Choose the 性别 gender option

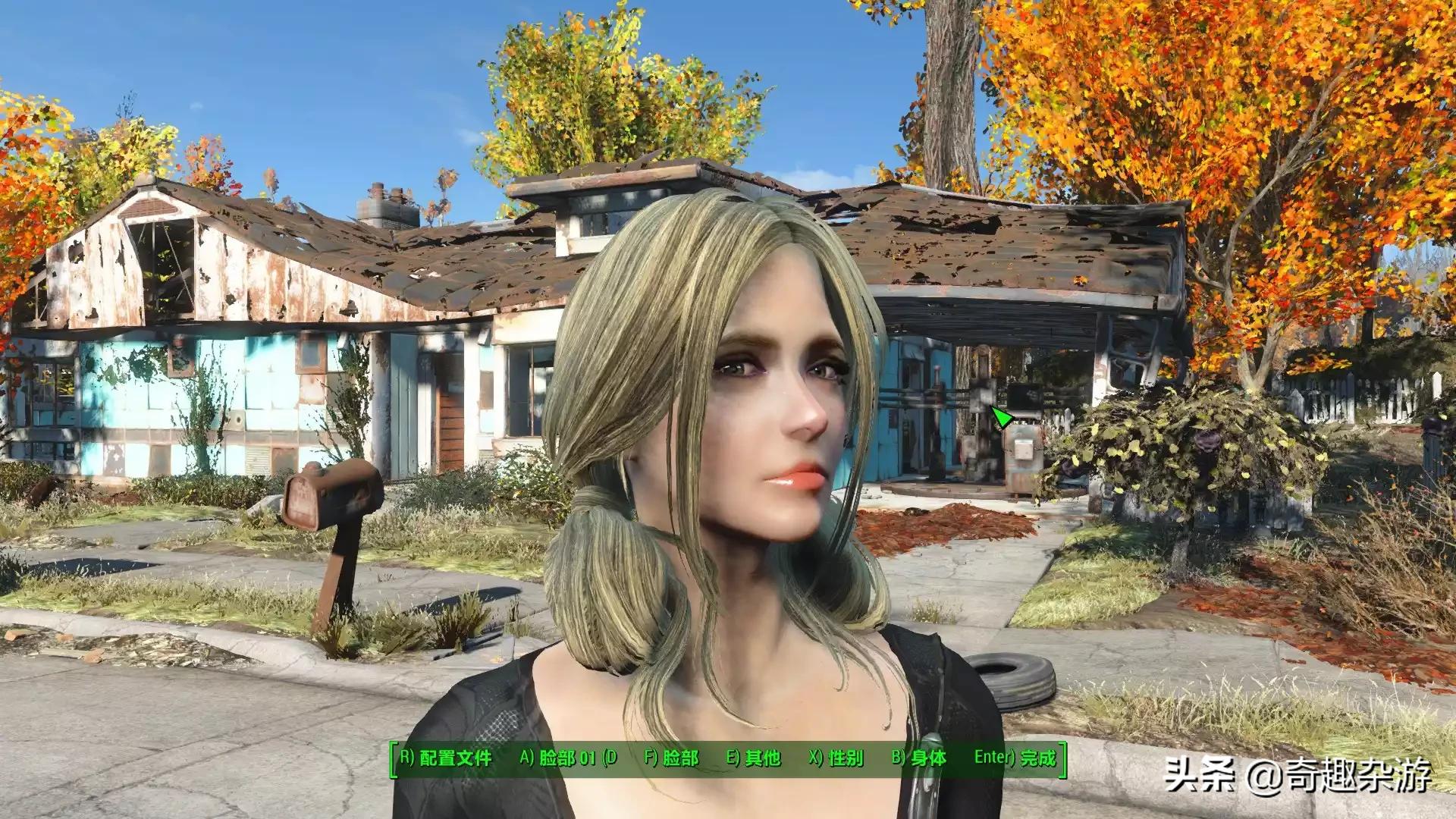836,758
